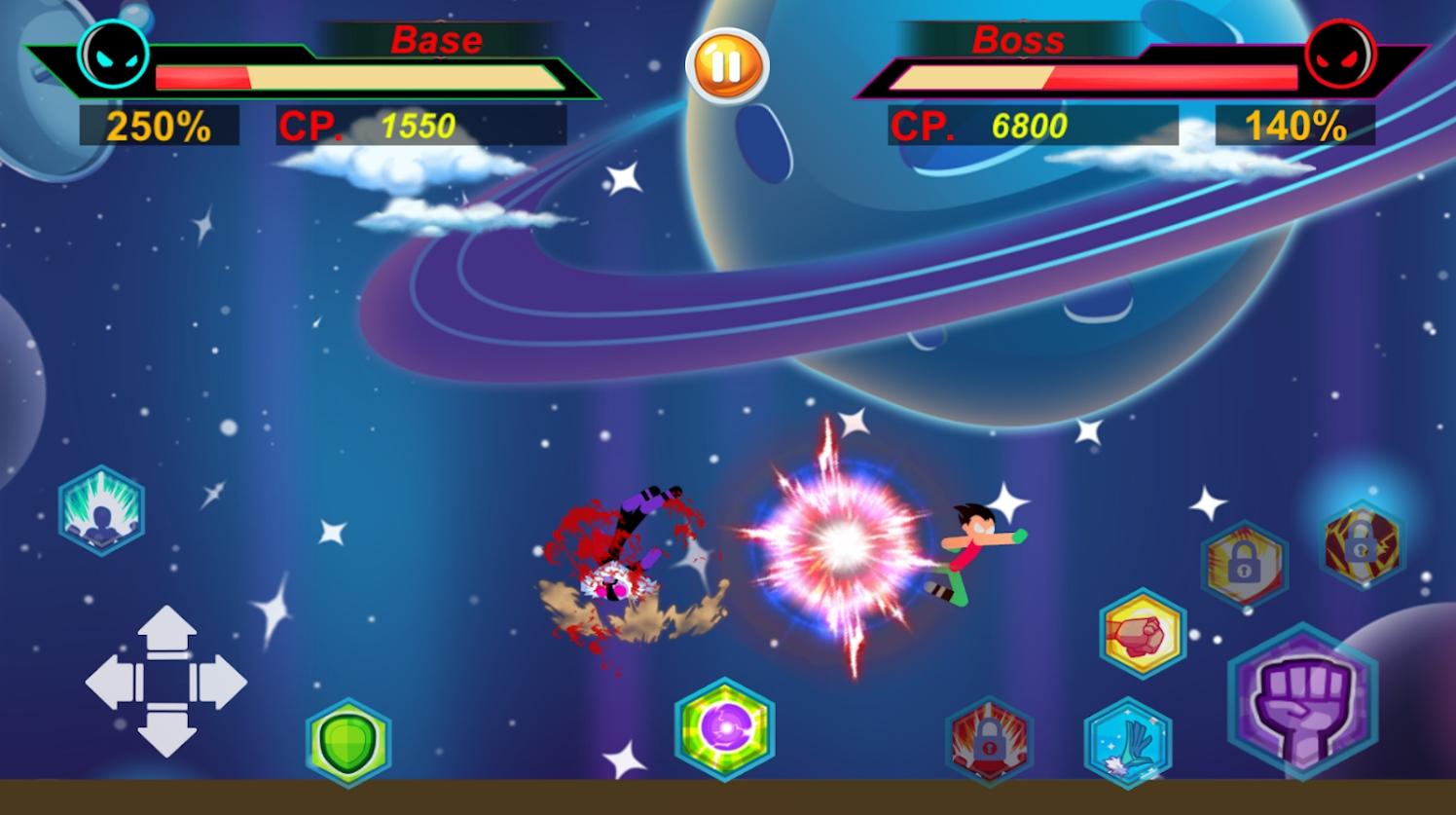
Task: Use the red punch skill
Action: point(1142,634)
